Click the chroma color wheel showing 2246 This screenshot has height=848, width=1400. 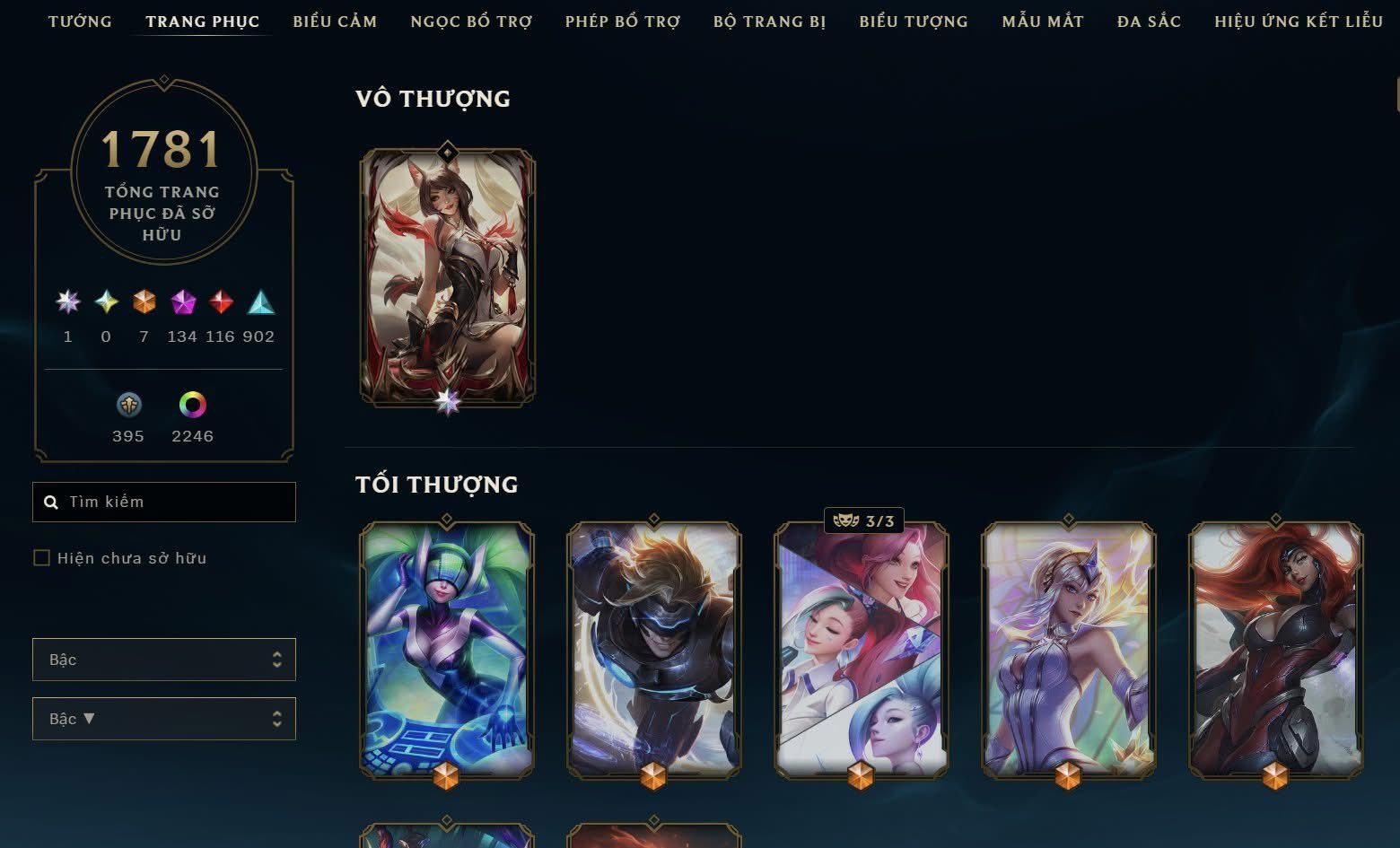192,406
